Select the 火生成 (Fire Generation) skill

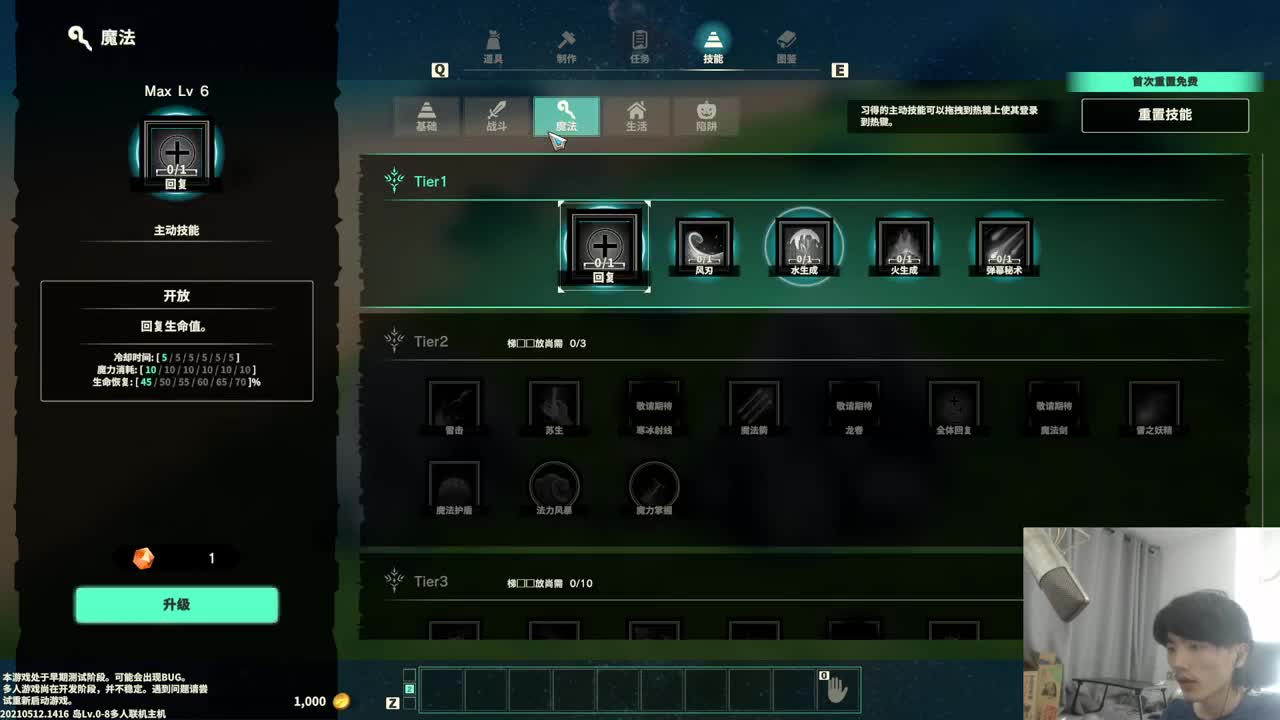tap(904, 242)
